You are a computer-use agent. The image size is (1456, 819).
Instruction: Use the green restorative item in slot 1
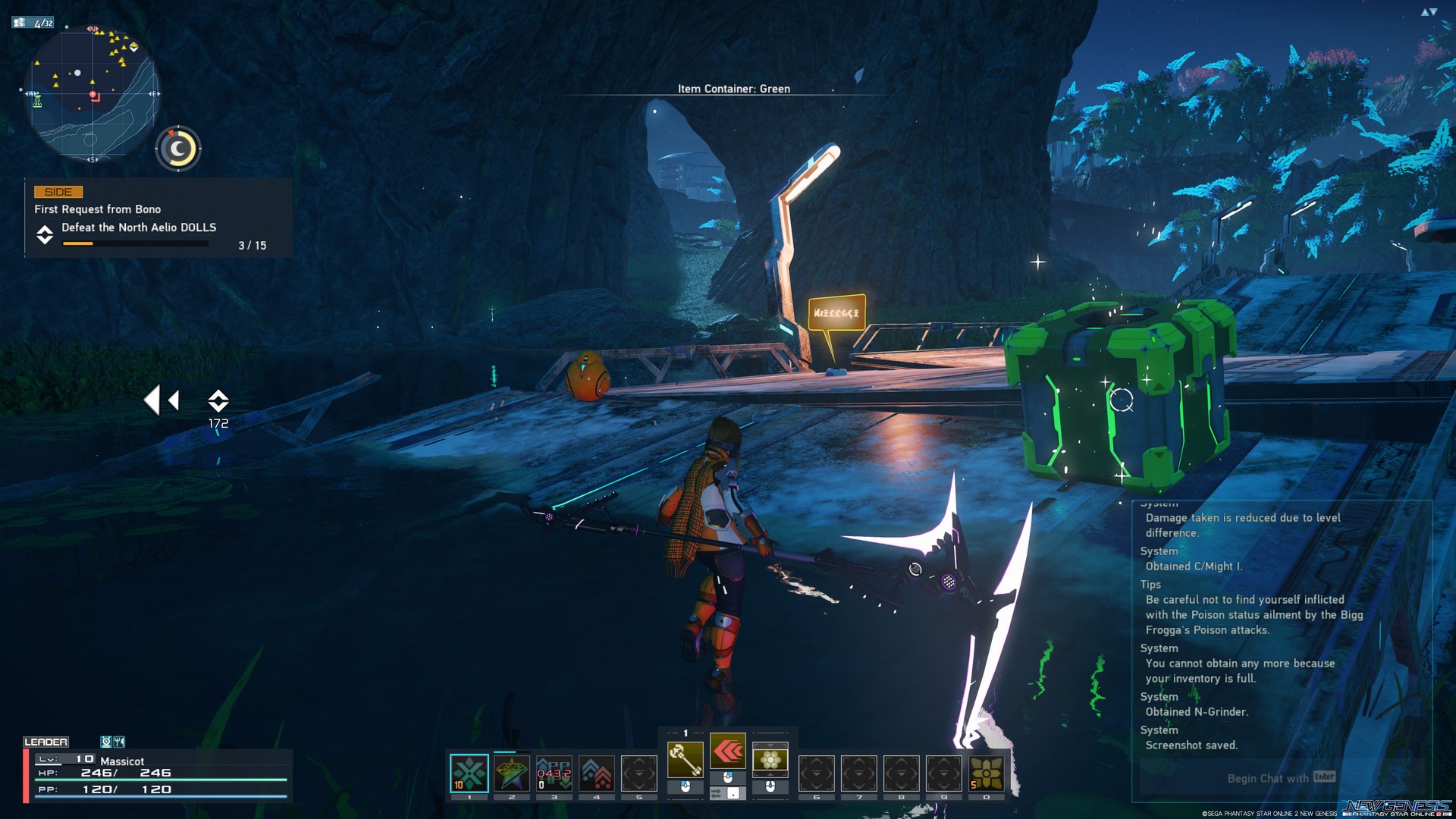[469, 773]
